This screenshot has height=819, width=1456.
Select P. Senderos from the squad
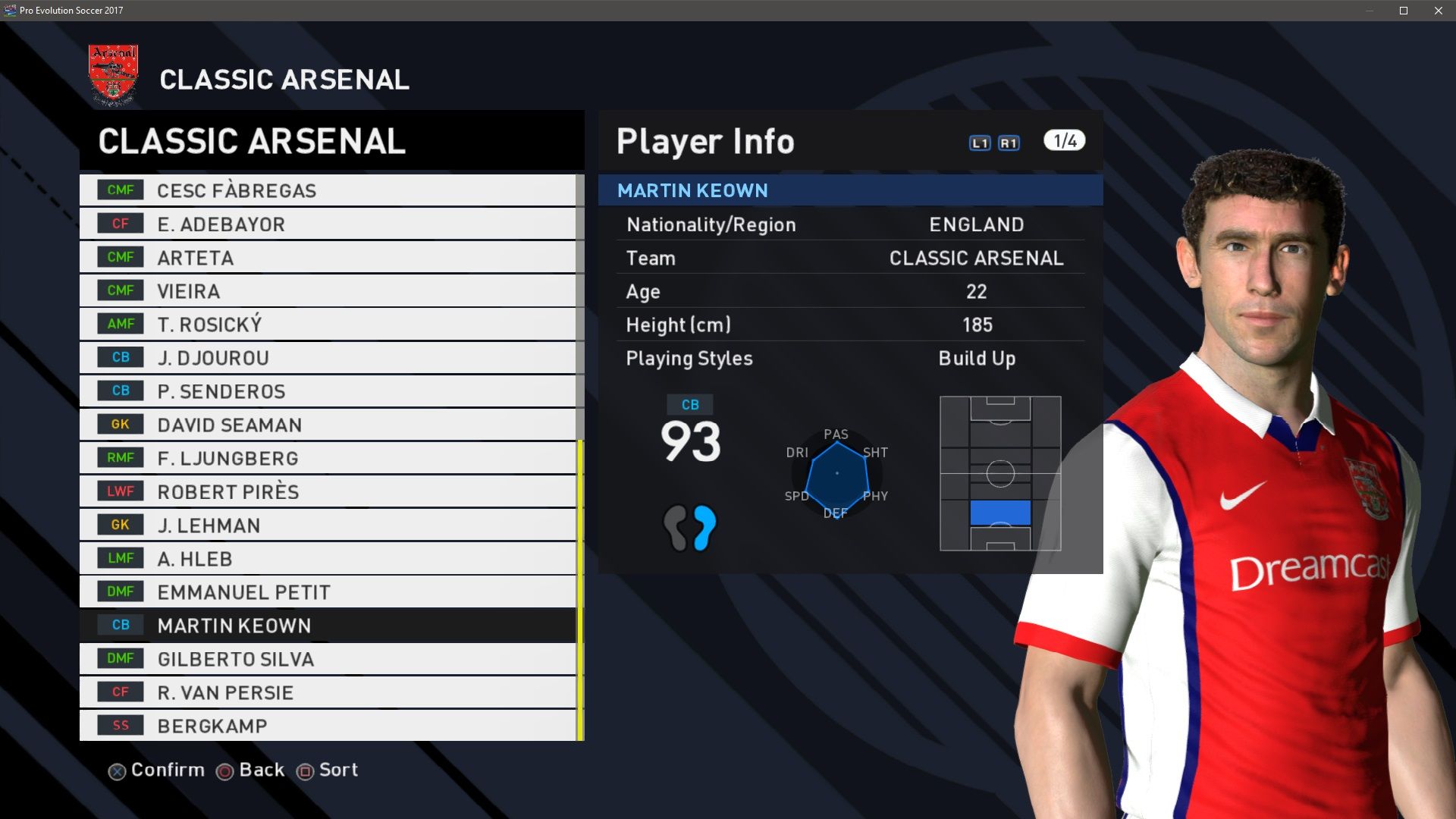tap(328, 391)
